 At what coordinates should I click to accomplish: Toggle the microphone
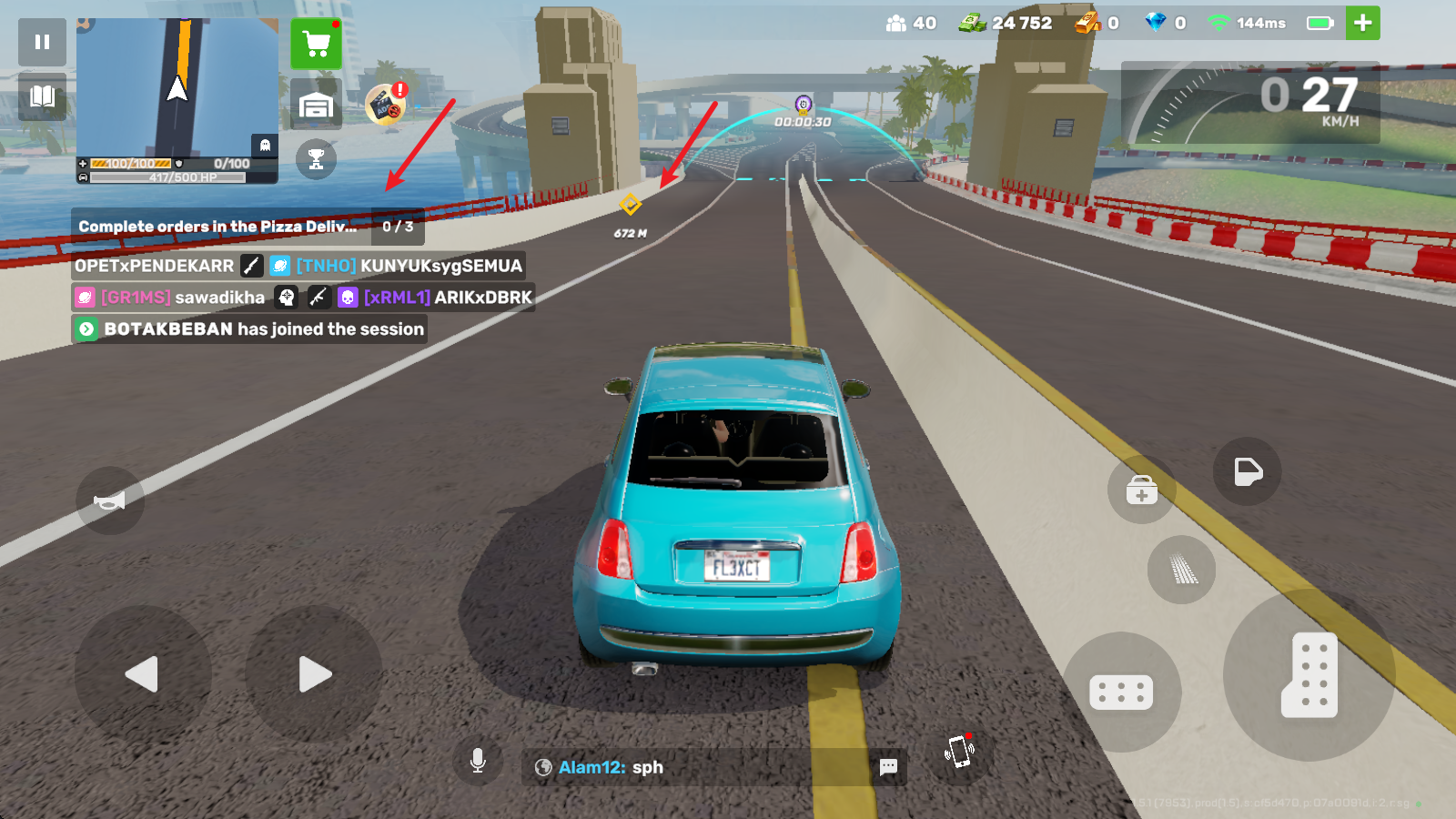(478, 761)
